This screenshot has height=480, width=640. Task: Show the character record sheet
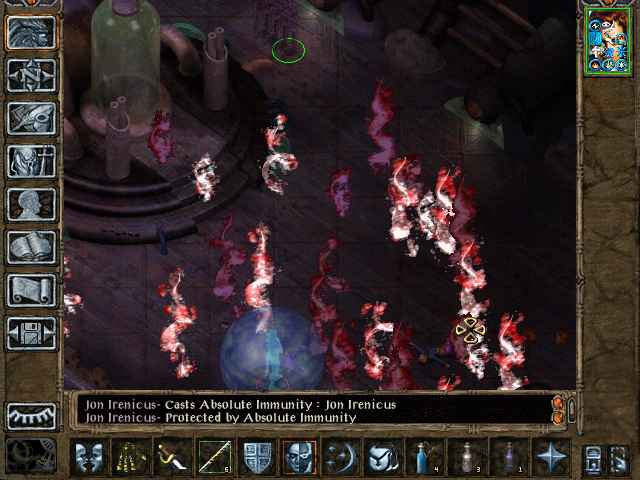coord(31,203)
